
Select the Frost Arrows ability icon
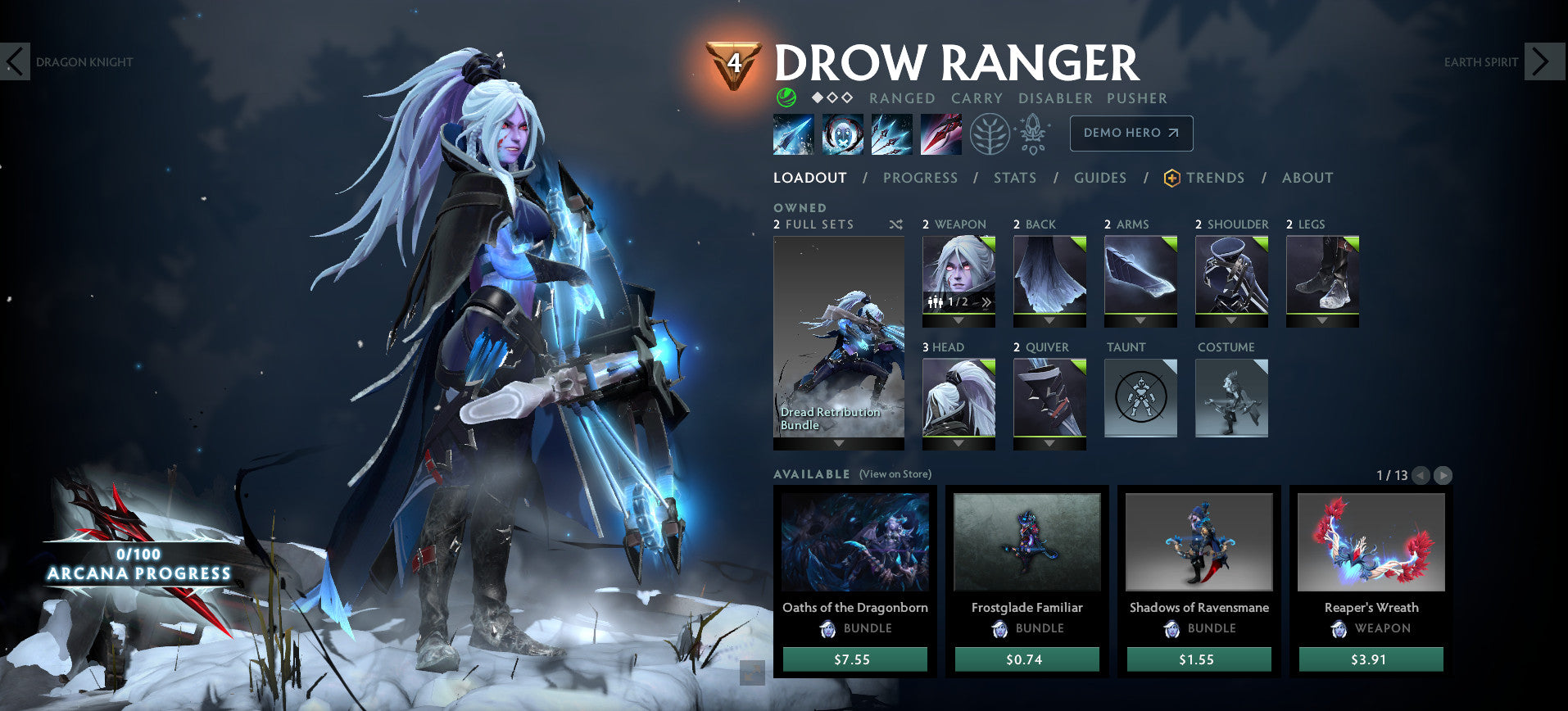(x=793, y=134)
